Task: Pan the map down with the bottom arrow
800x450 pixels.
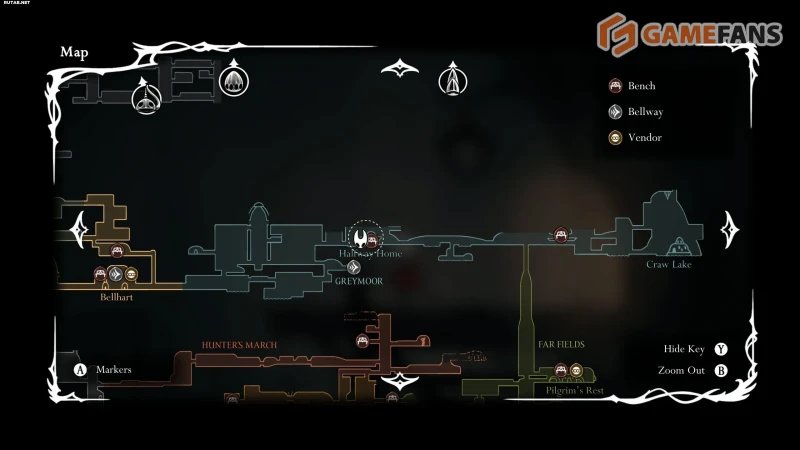Action: click(400, 381)
